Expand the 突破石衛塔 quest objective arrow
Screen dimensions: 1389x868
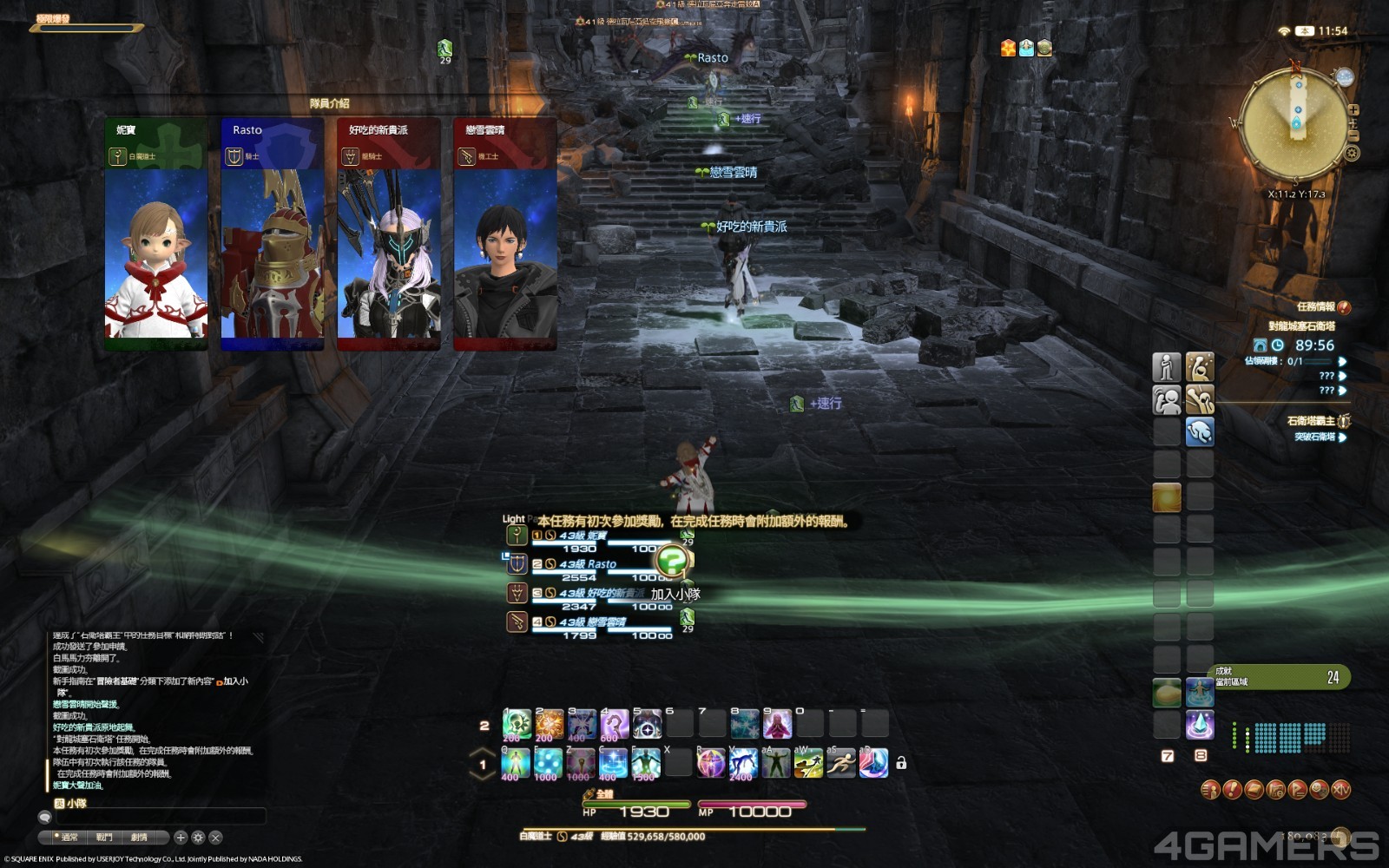click(1343, 438)
